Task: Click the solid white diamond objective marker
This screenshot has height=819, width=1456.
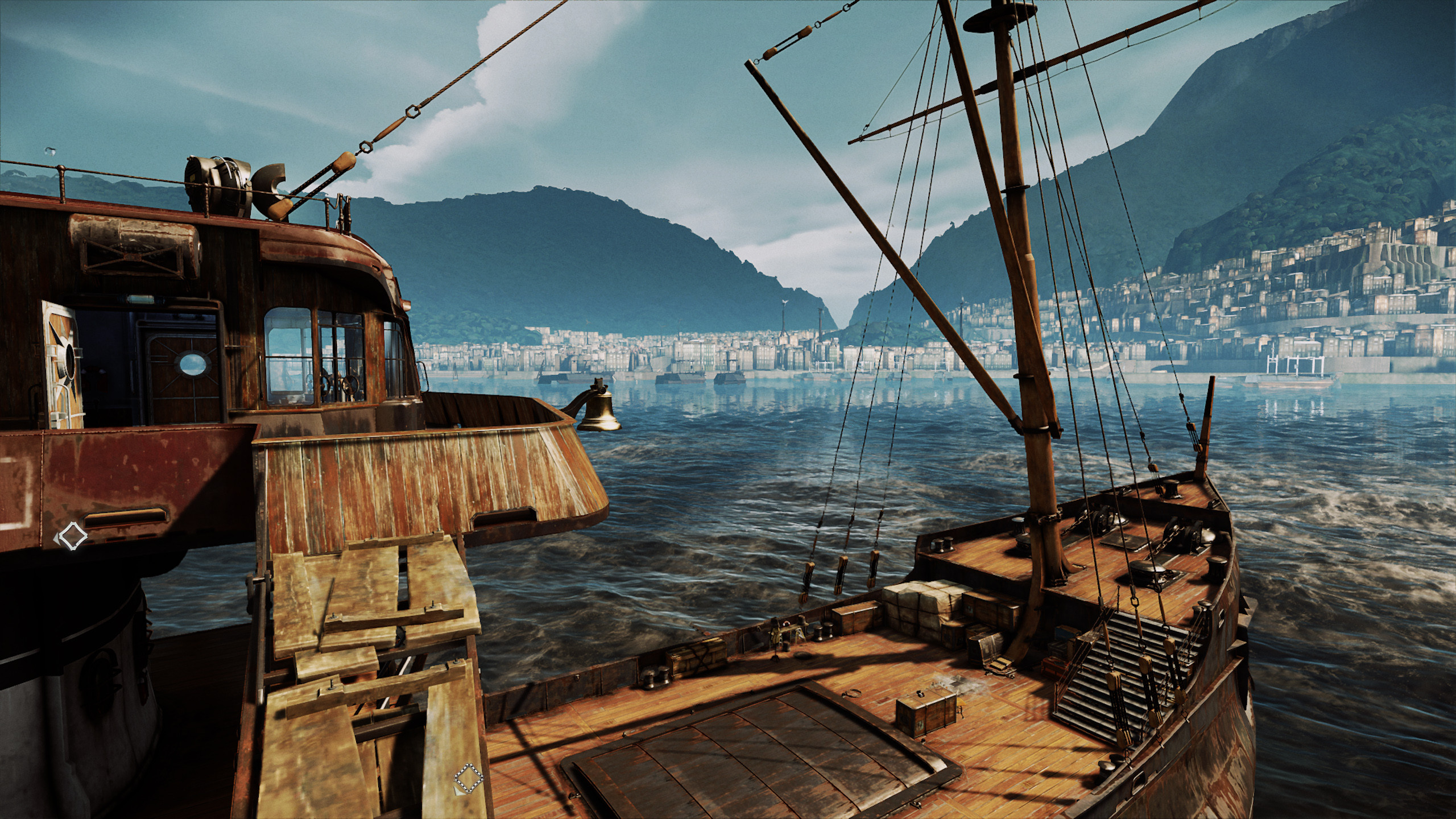Action: 72,536
